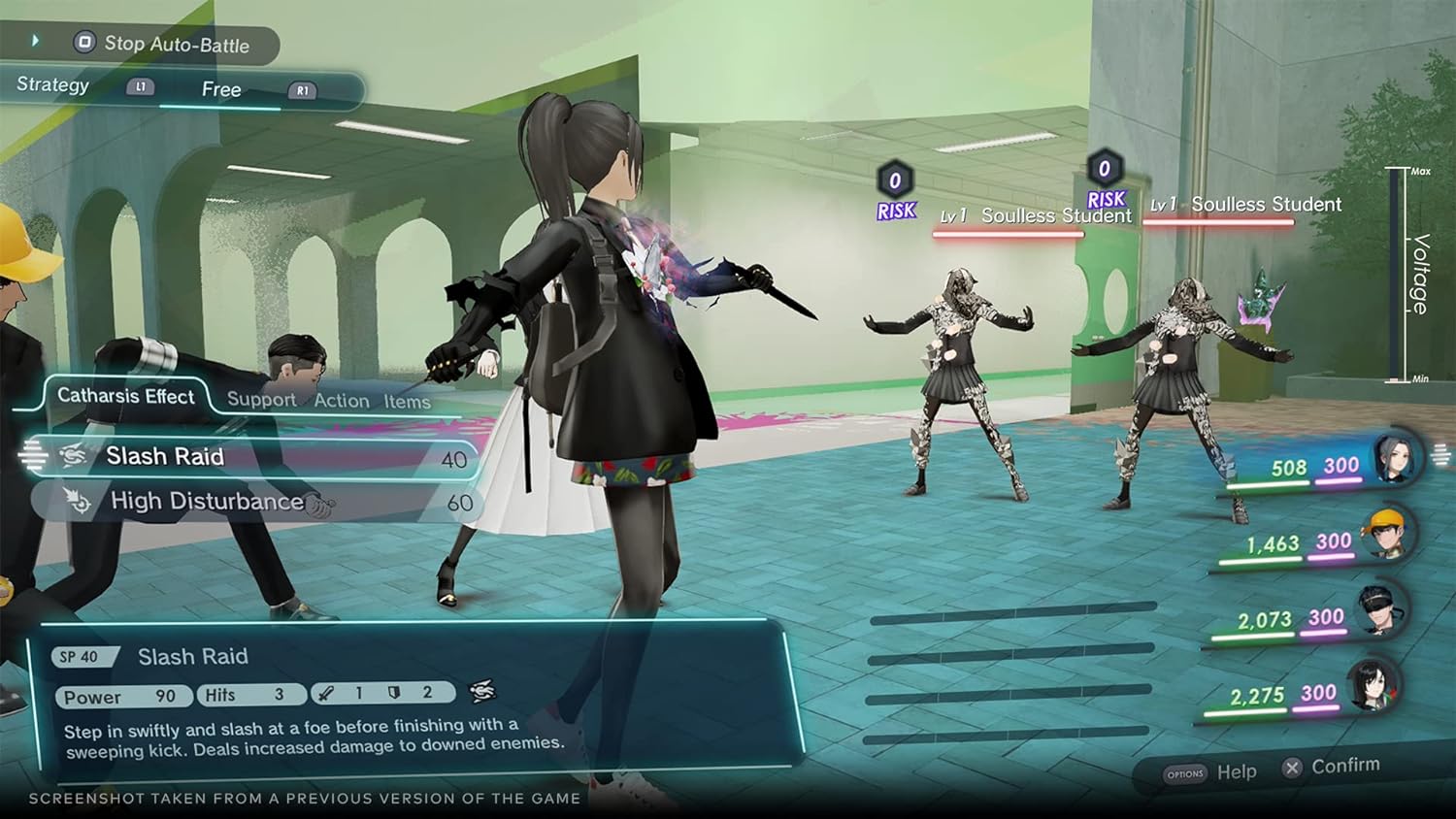Click Stop Auto-Battle to disable auto-battle
Viewport: 1456px width, 819px height.
166,45
